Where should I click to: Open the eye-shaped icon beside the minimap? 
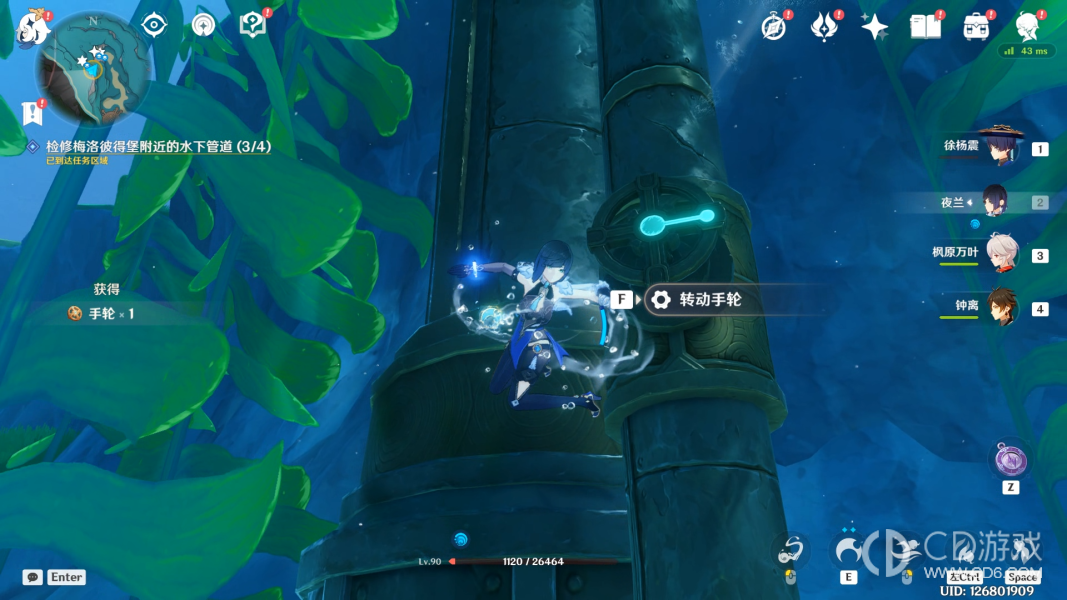(154, 25)
